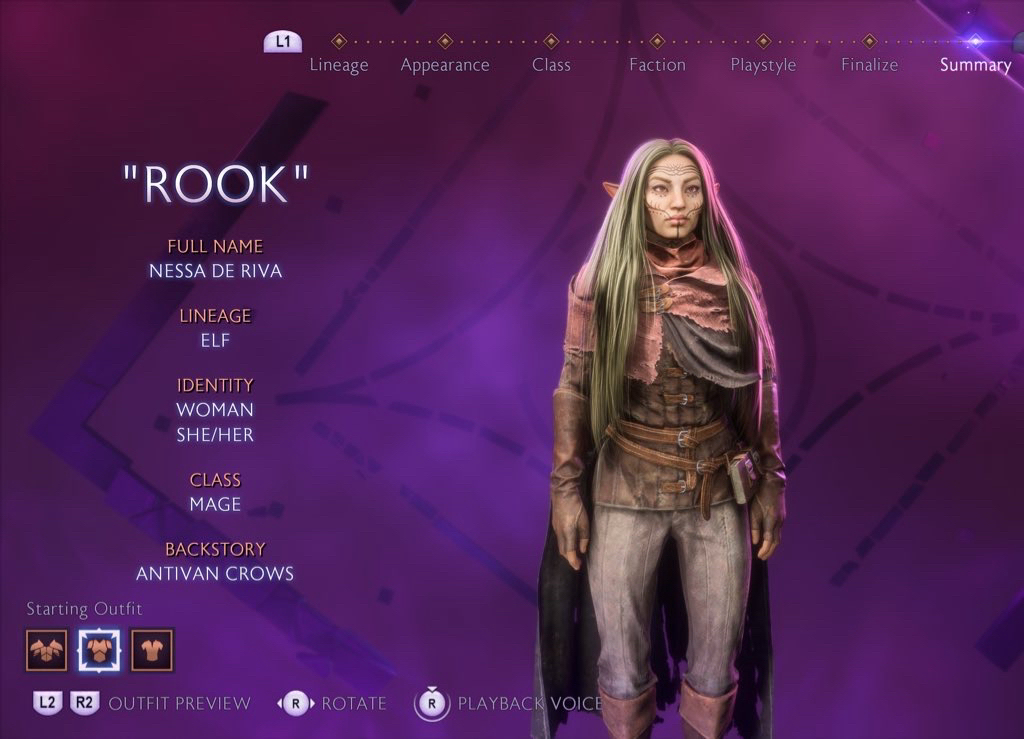Select the highlighted medium armor starting outfit
This screenshot has width=1024, height=739.
point(99,650)
